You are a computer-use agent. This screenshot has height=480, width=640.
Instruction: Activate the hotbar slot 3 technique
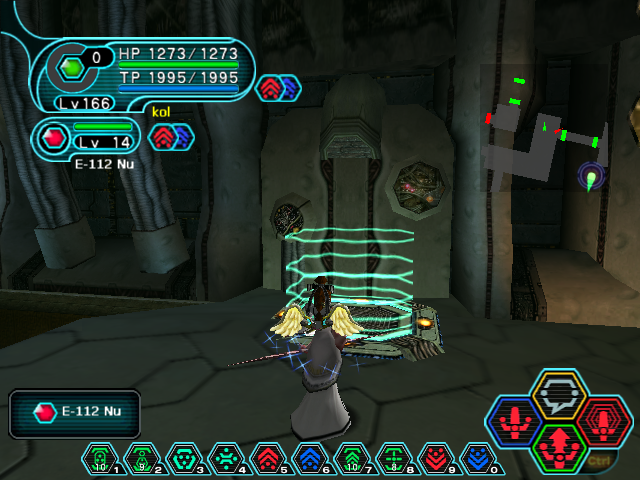pos(185,458)
